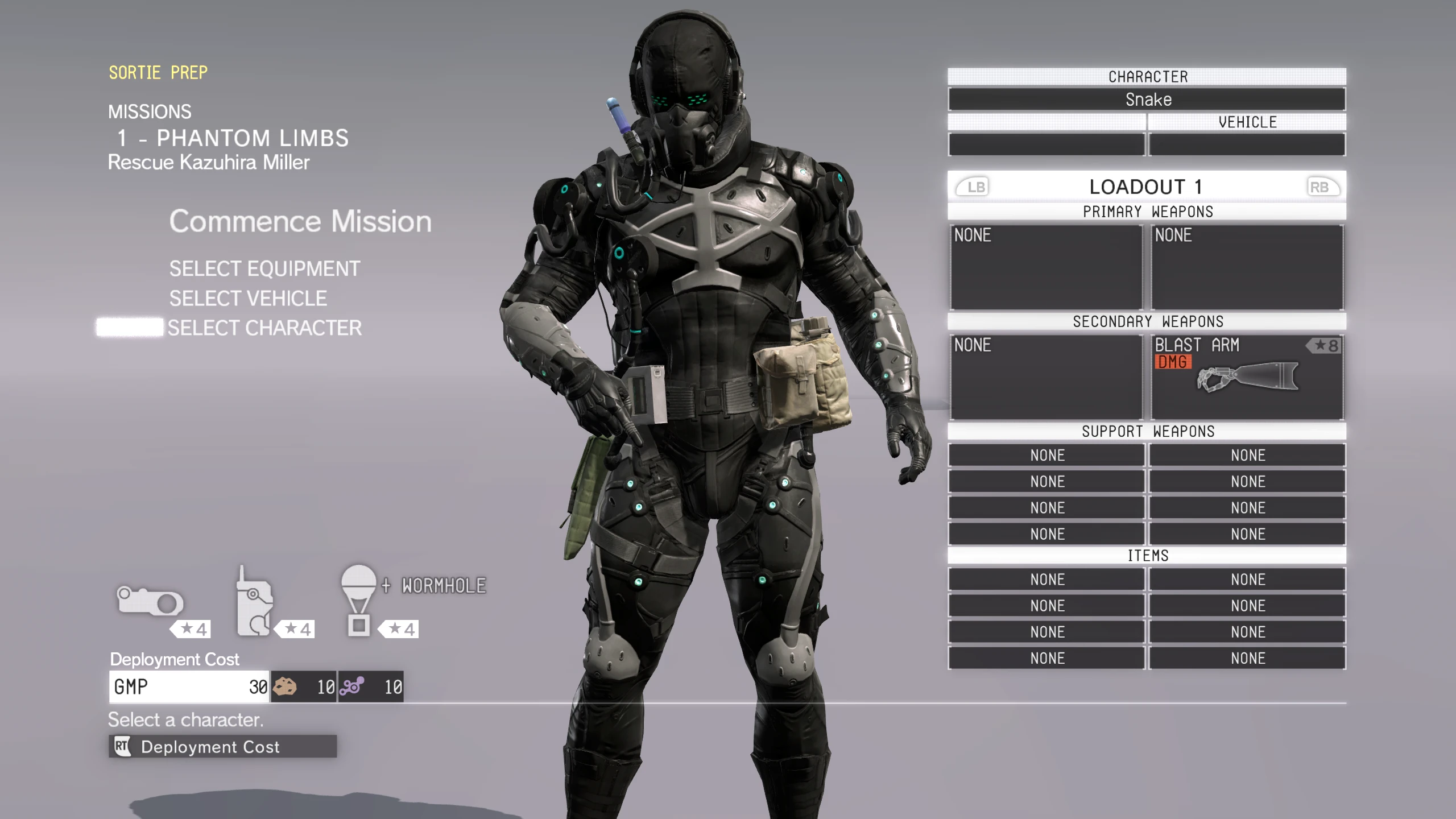Click the Snake character field
Image resolution: width=1456 pixels, height=819 pixels.
click(x=1147, y=100)
